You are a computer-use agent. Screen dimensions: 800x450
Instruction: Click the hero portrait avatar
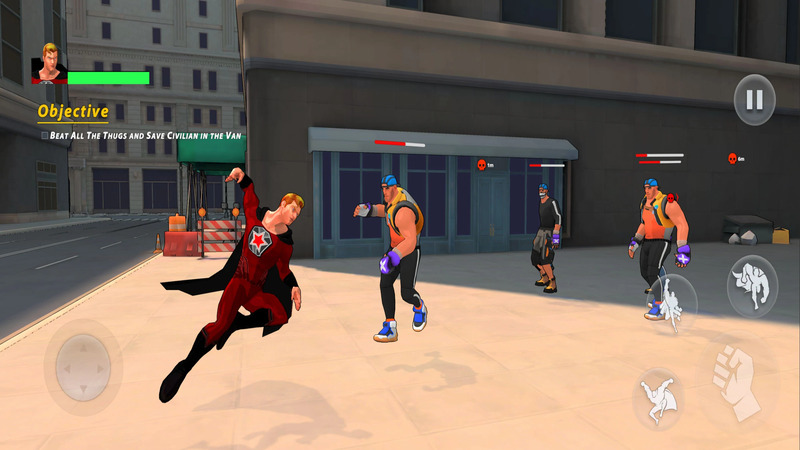point(48,64)
